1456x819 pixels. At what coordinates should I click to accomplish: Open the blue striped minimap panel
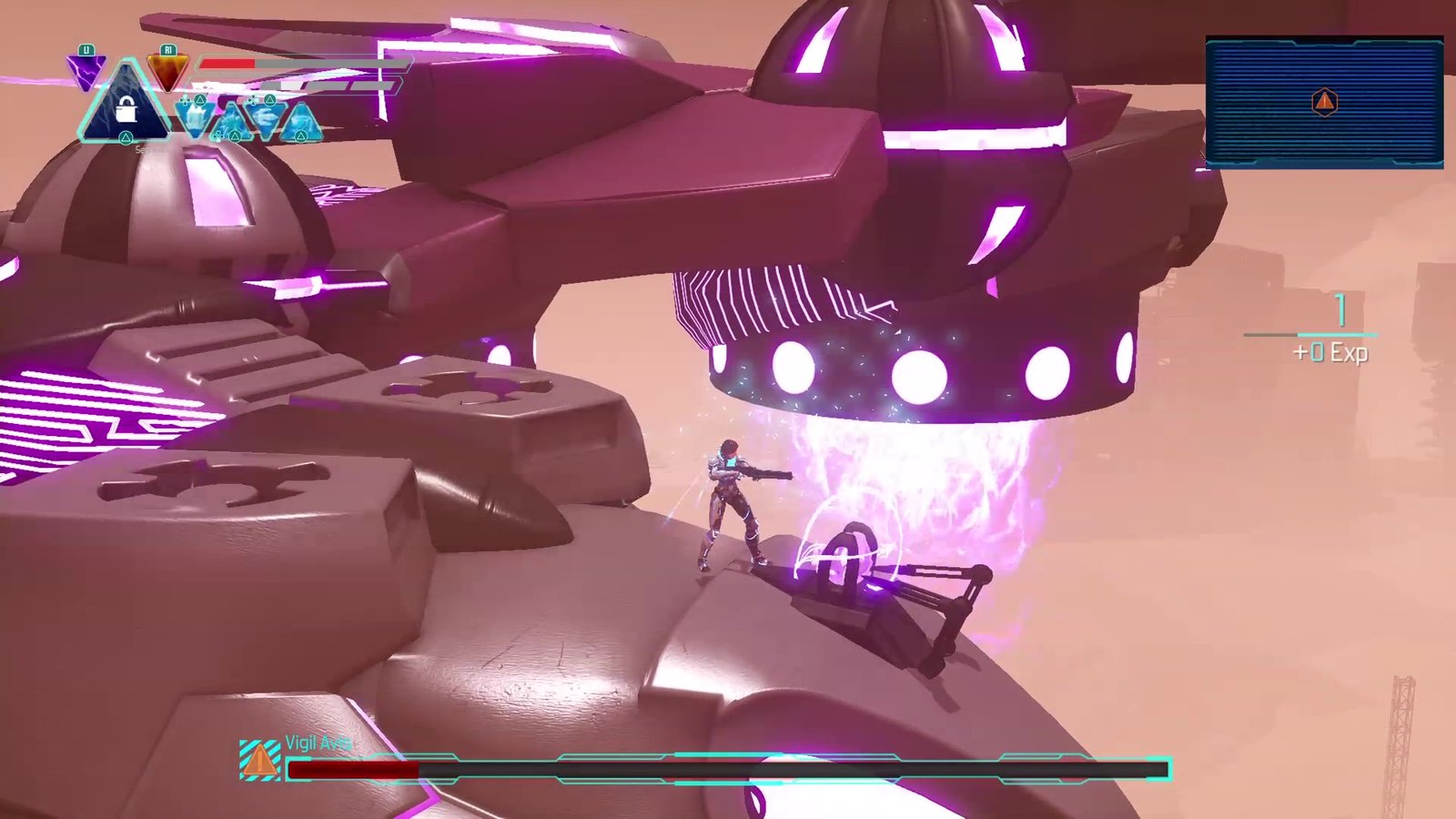point(1324,102)
